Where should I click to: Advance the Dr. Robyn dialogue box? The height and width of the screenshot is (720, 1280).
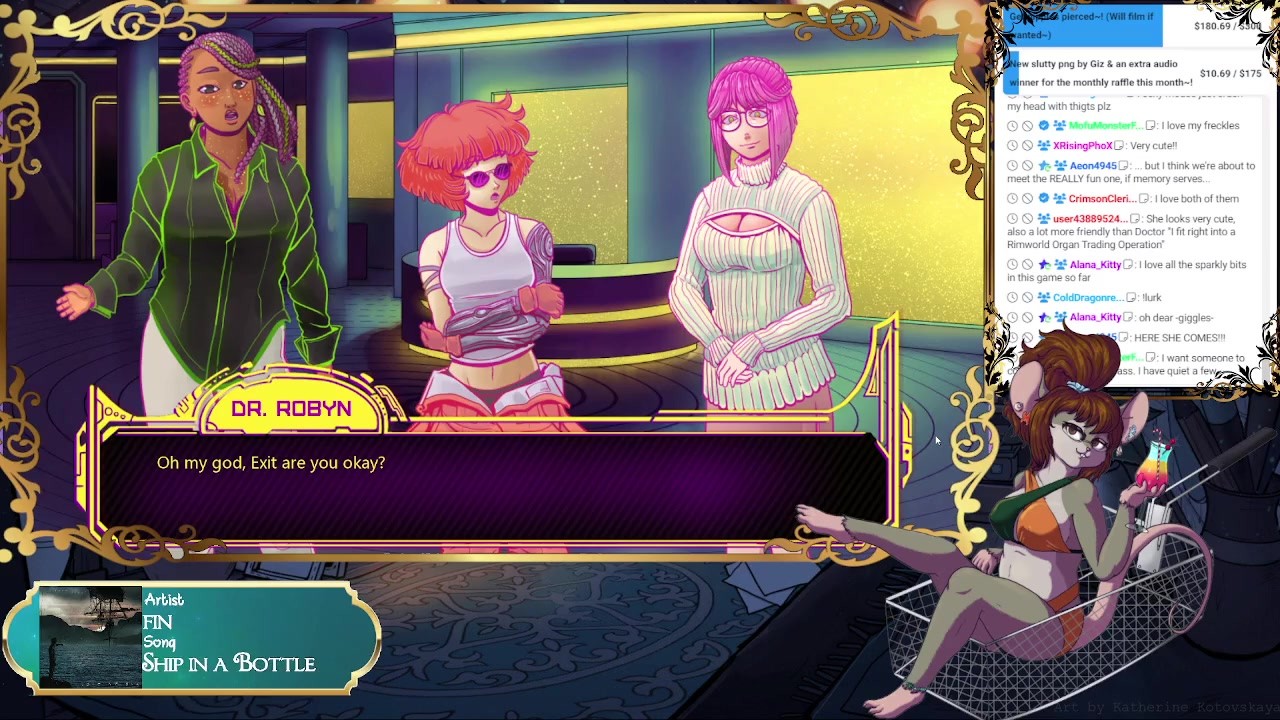click(490, 487)
